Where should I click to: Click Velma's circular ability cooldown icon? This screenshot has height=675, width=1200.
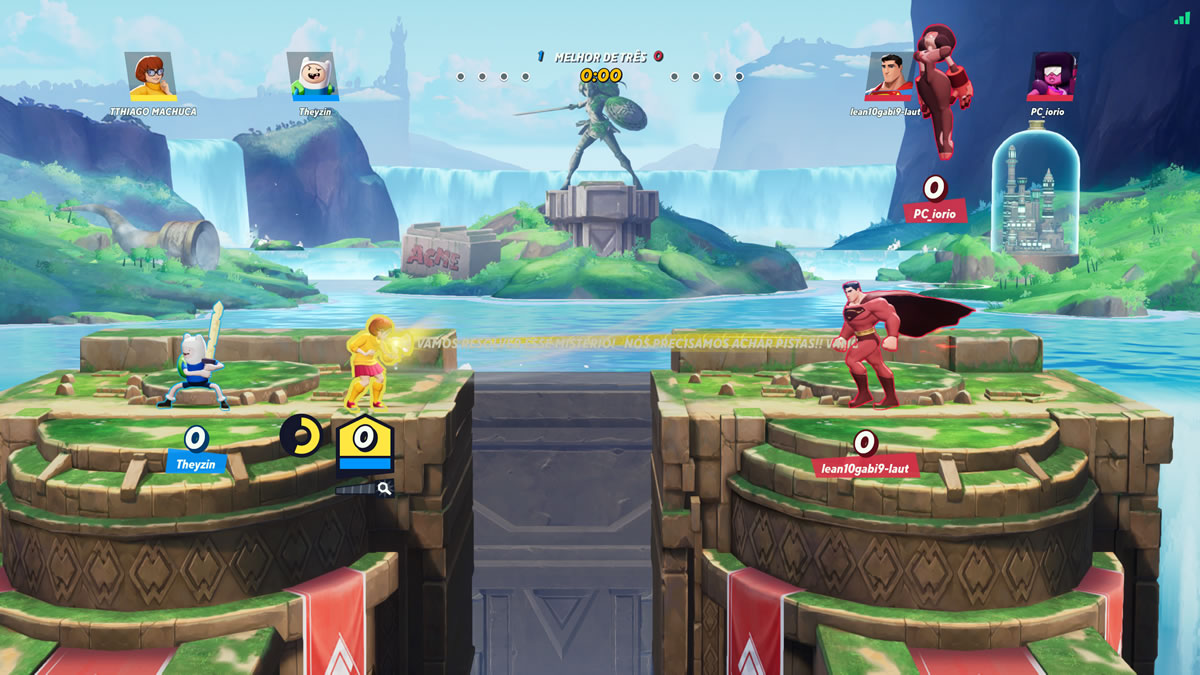tap(300, 435)
